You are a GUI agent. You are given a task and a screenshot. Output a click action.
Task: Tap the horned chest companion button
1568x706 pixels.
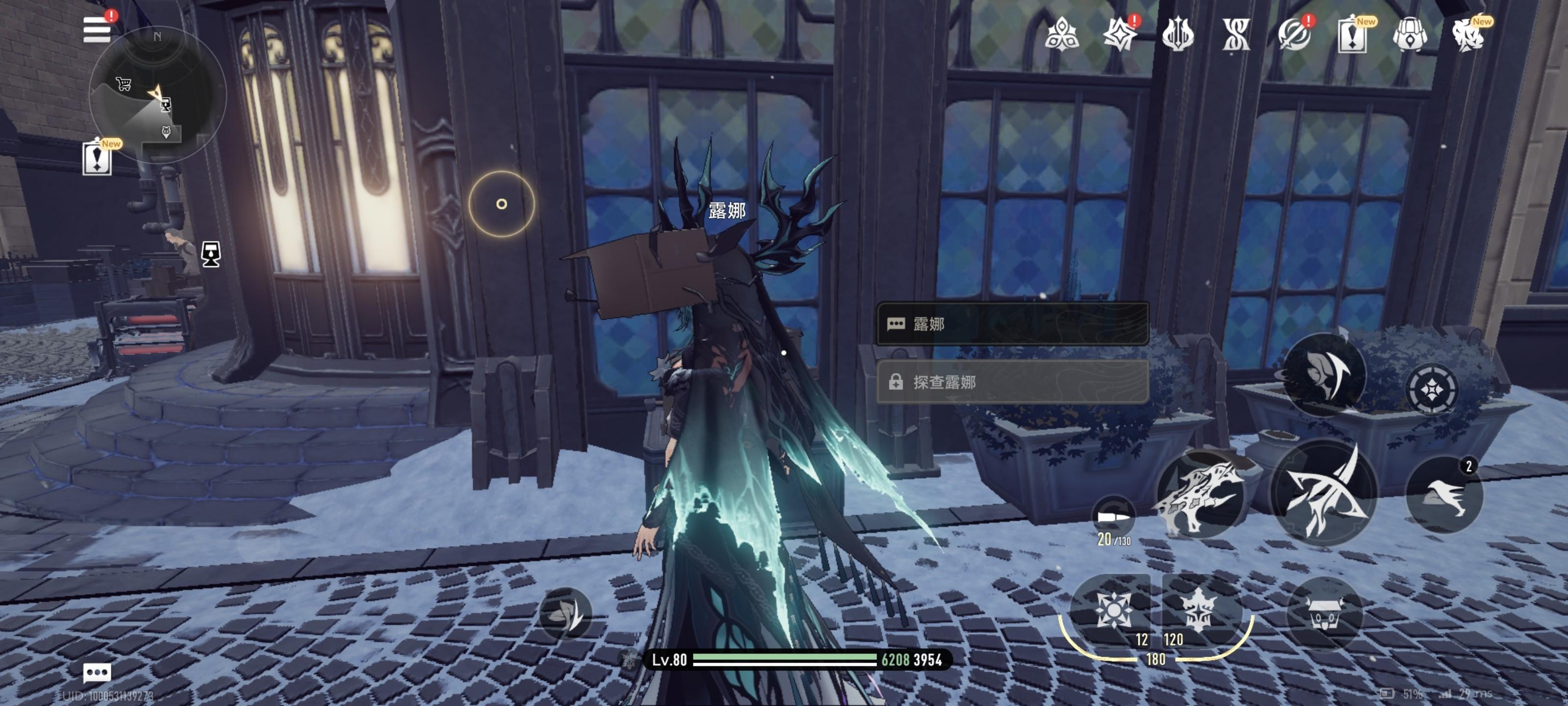[x=1324, y=614]
